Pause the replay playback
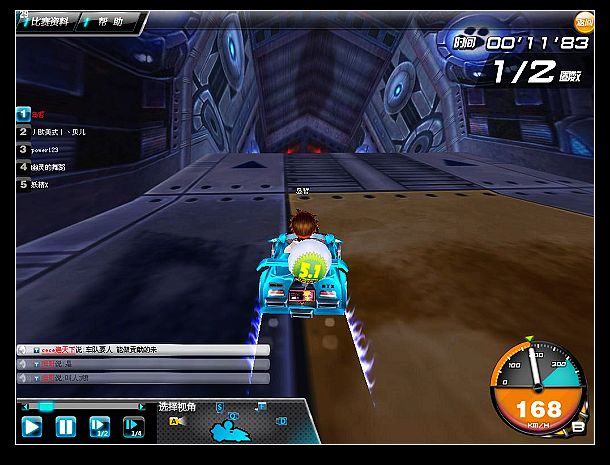 coord(65,427)
